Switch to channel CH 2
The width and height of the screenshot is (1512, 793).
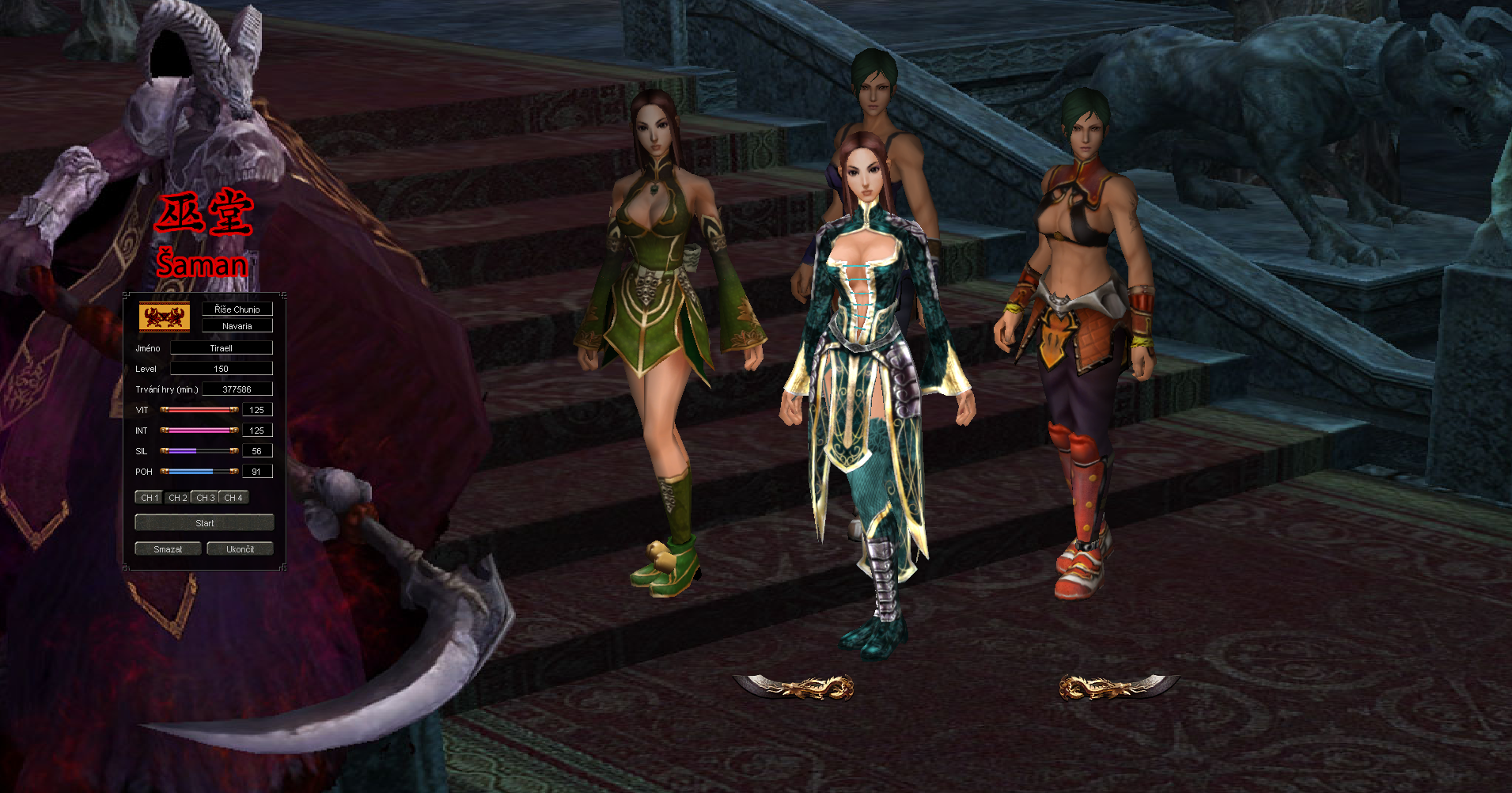point(177,497)
